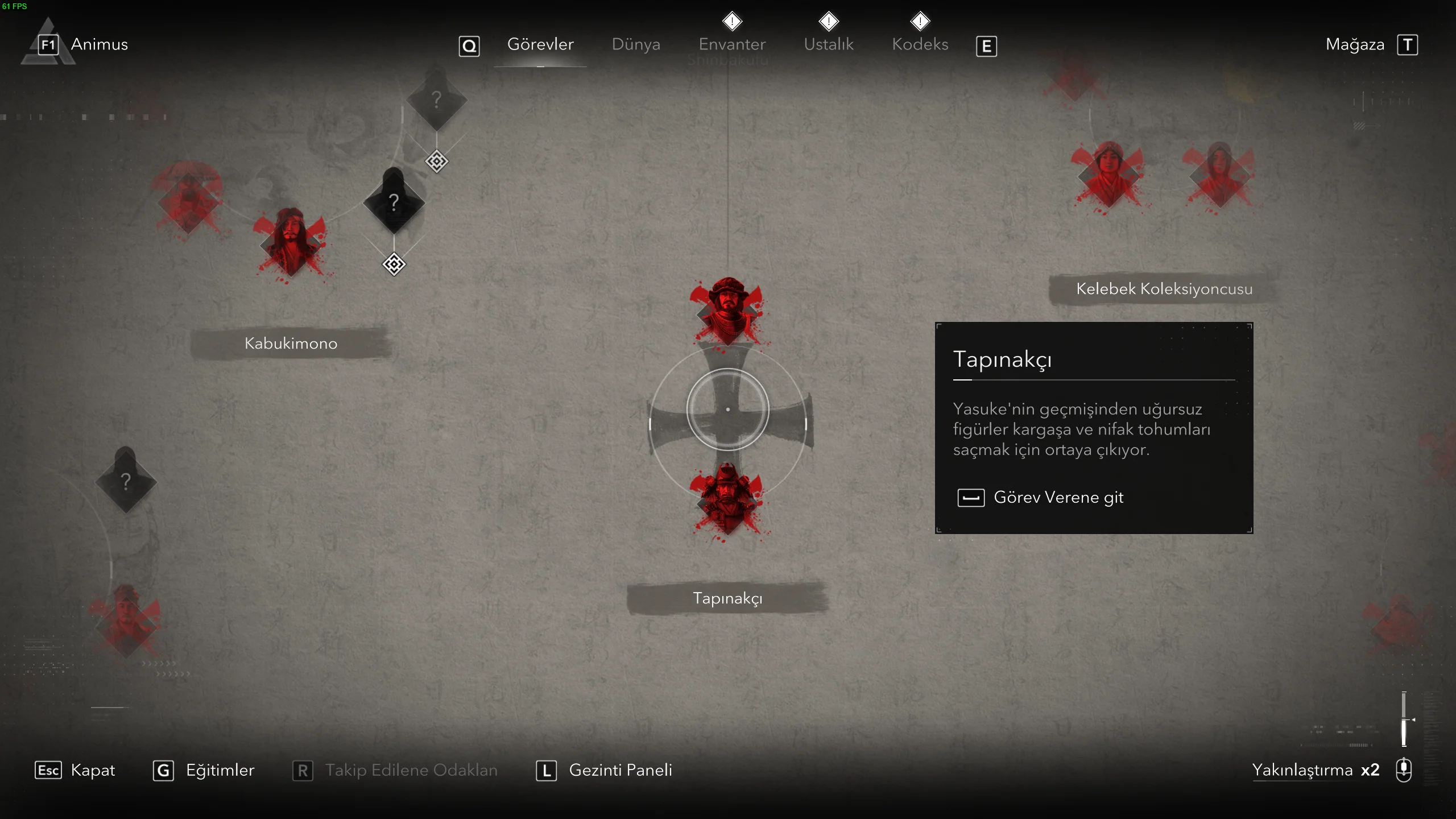Image resolution: width=1456 pixels, height=819 pixels.
Task: Close the menu with Kapat
Action: 92,770
